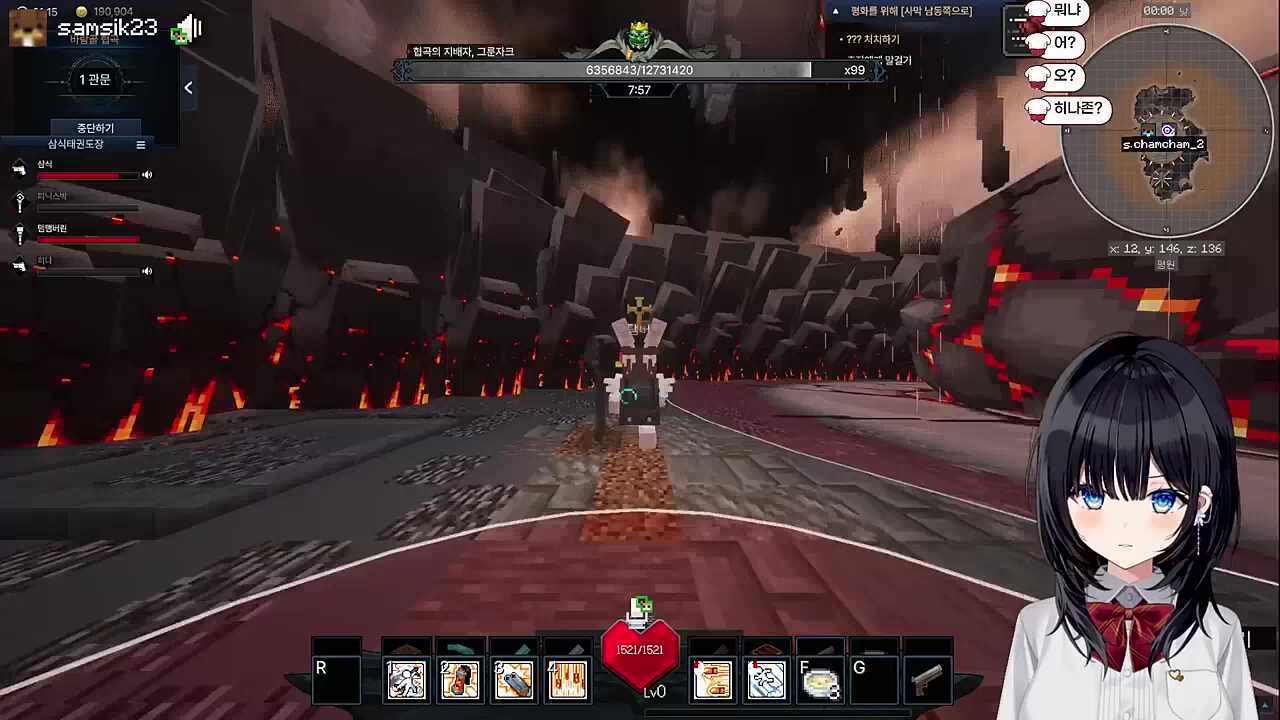Screen dimensions: 1280x720
Task: Collapse the left panel with the chevron arrow
Action: point(188,88)
